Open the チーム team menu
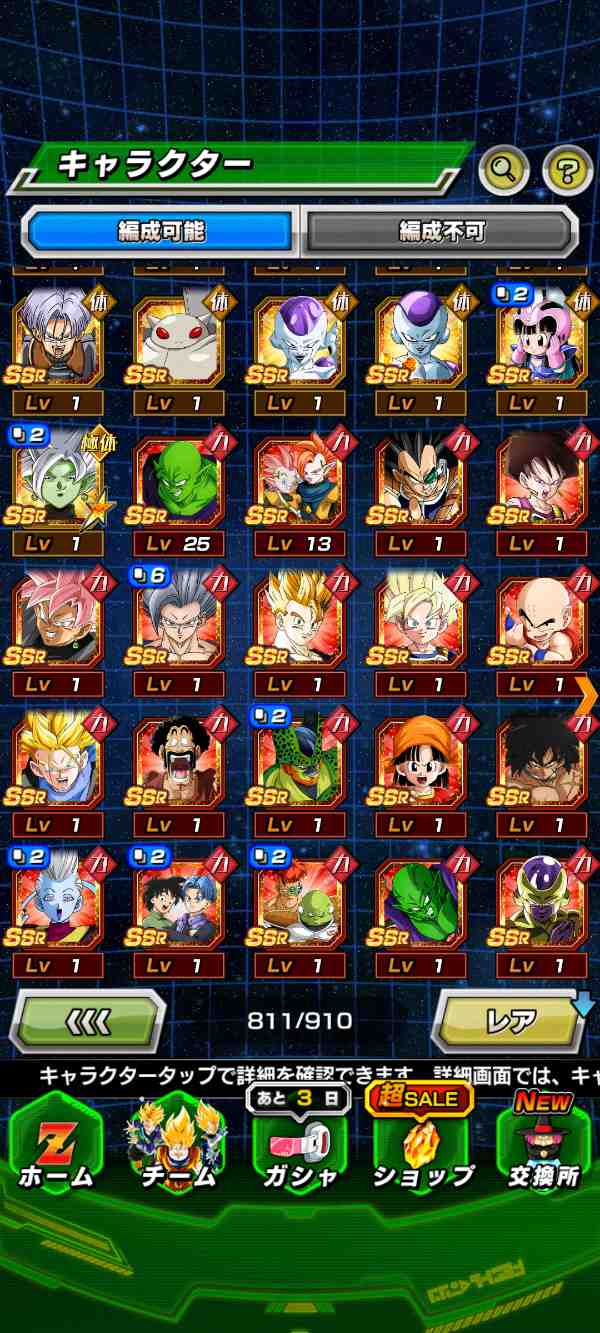Screen dimensions: 600x1333 click(x=179, y=1147)
